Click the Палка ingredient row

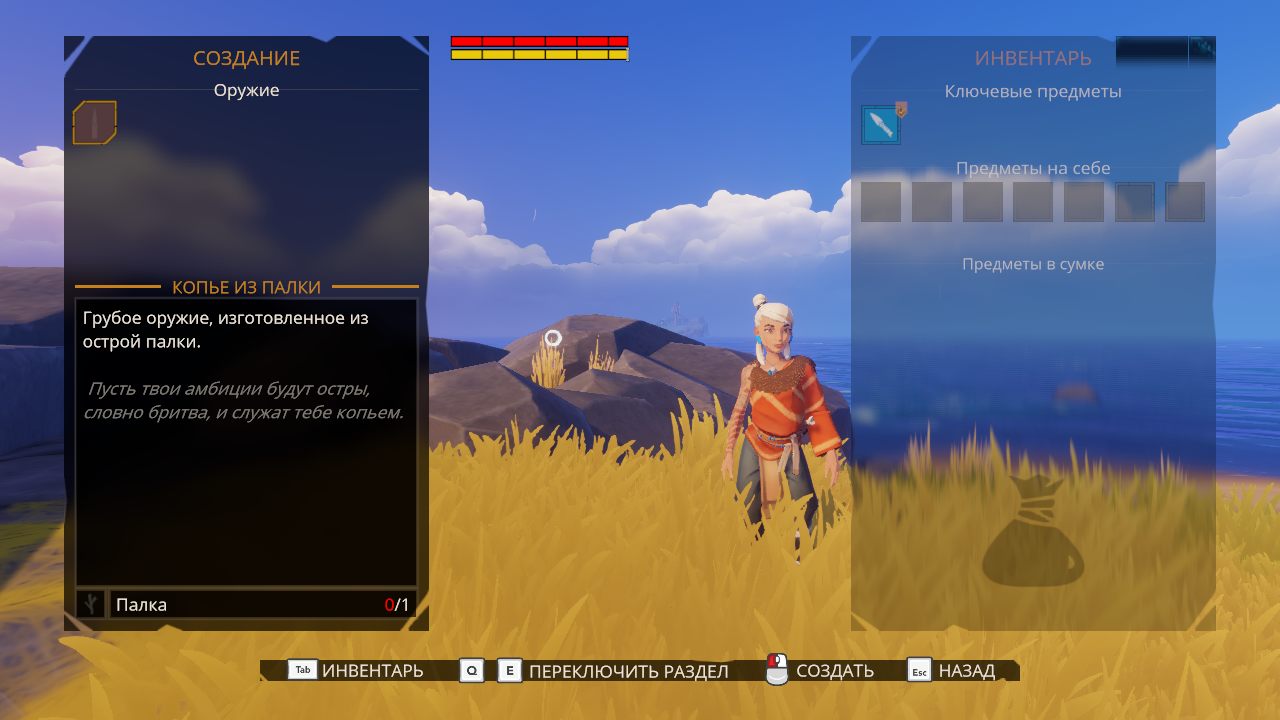click(x=261, y=604)
